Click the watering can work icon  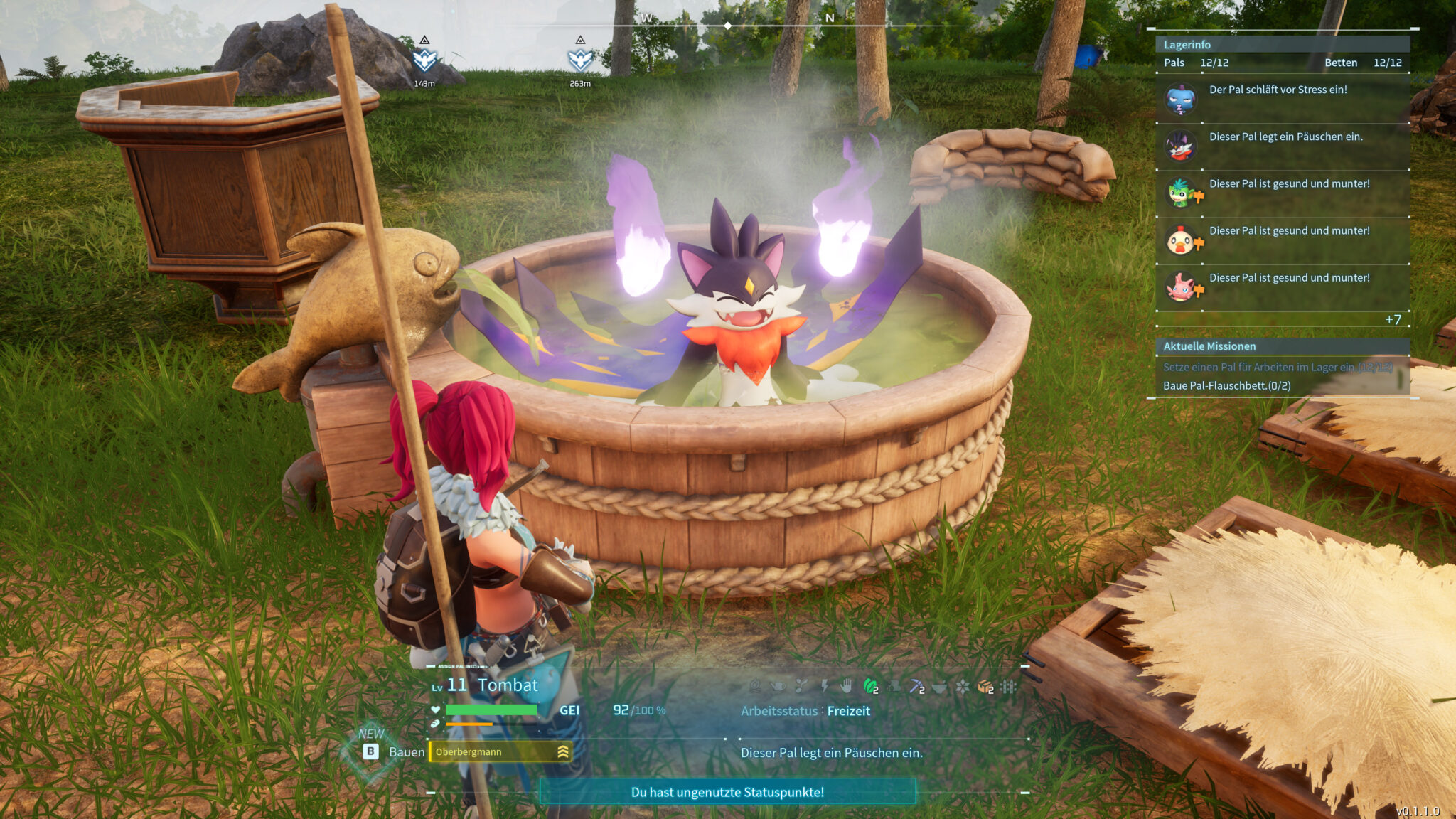point(778,686)
